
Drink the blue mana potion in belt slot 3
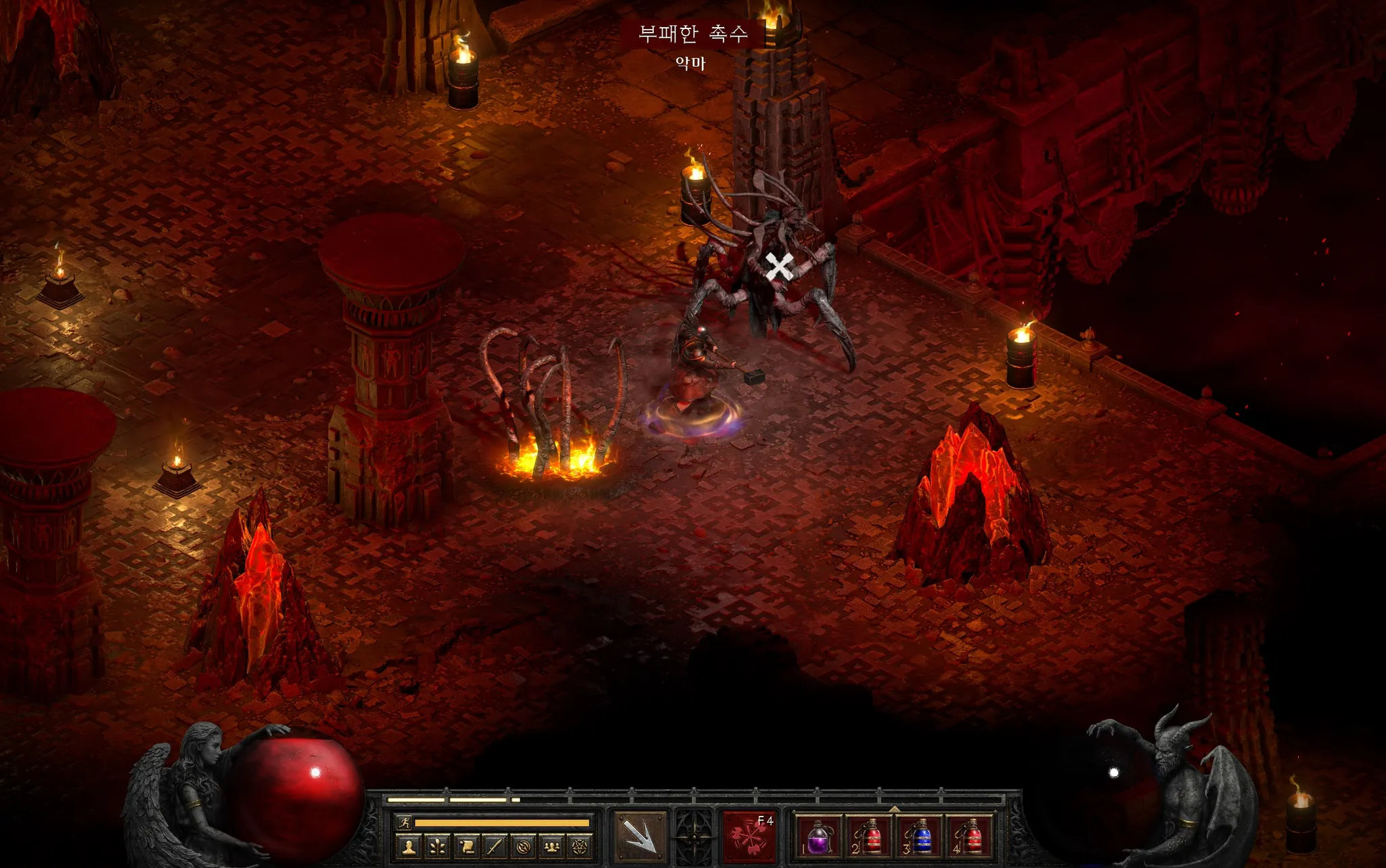coord(920,836)
